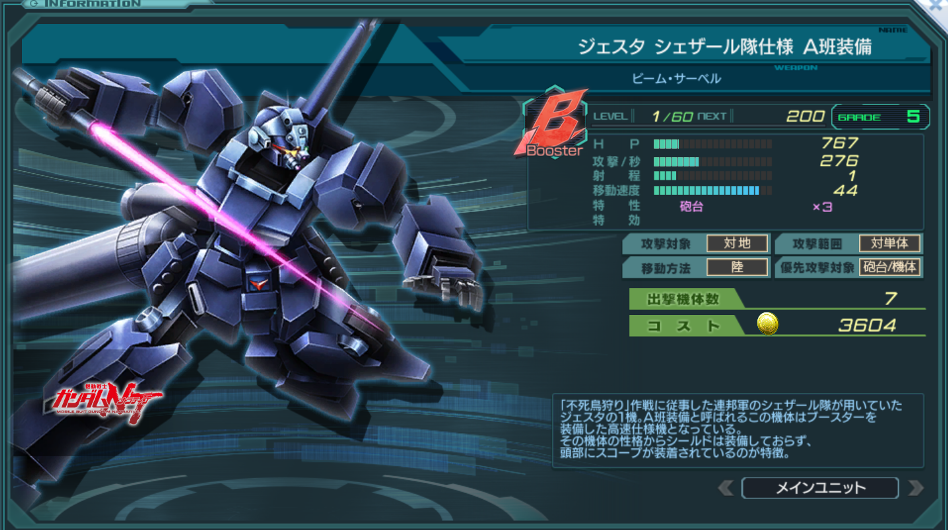The image size is (948, 530).
Task: Show the next unit with the right arrow
Action: (x=914, y=488)
